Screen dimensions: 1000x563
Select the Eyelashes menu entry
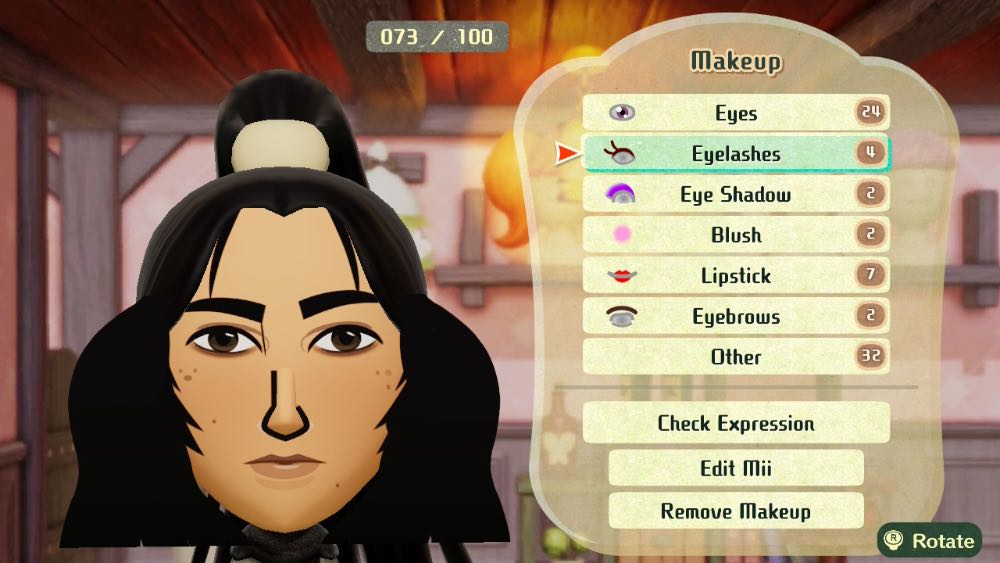coord(735,154)
